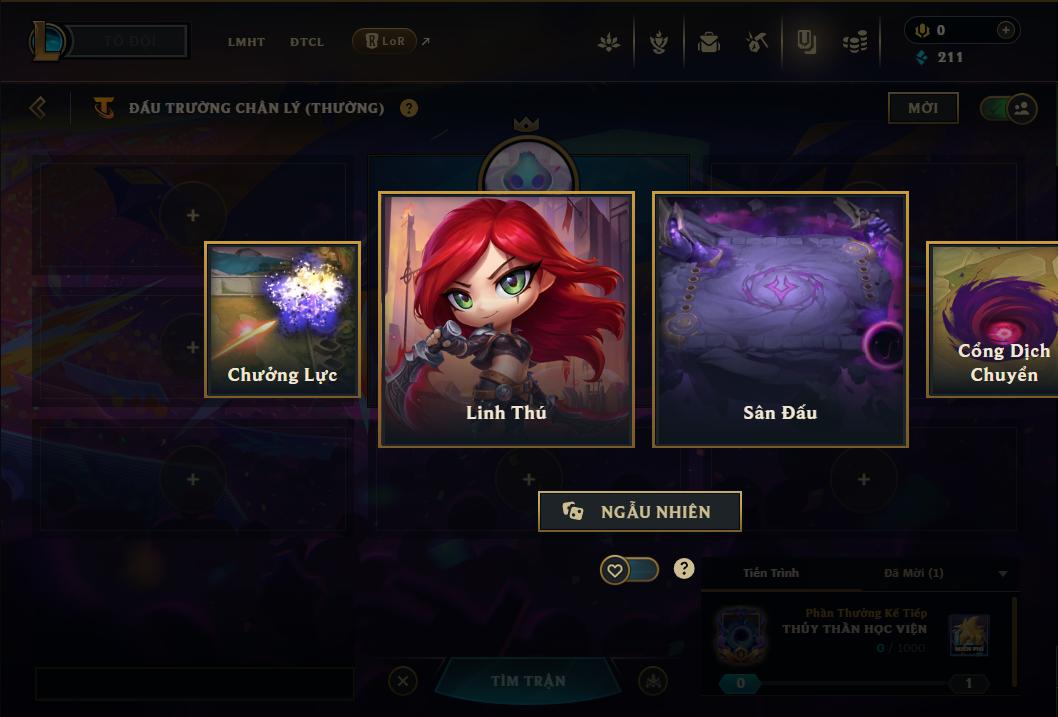This screenshot has height=717, width=1058.
Task: Switch to the Tiến Trình tab
Action: [771, 573]
